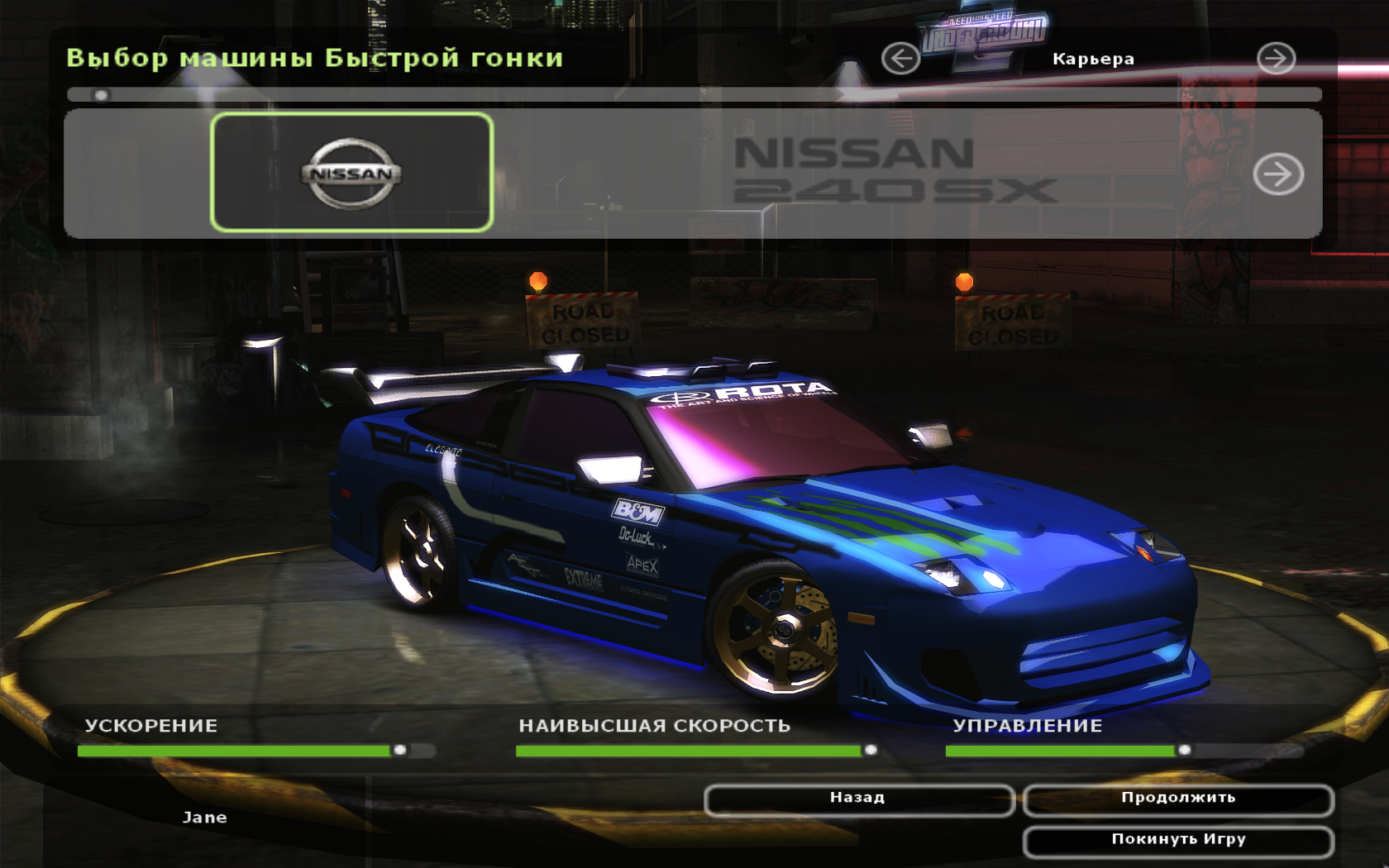Confirm car with Продолжить button
Image resolution: width=1389 pixels, height=868 pixels.
point(1178,799)
